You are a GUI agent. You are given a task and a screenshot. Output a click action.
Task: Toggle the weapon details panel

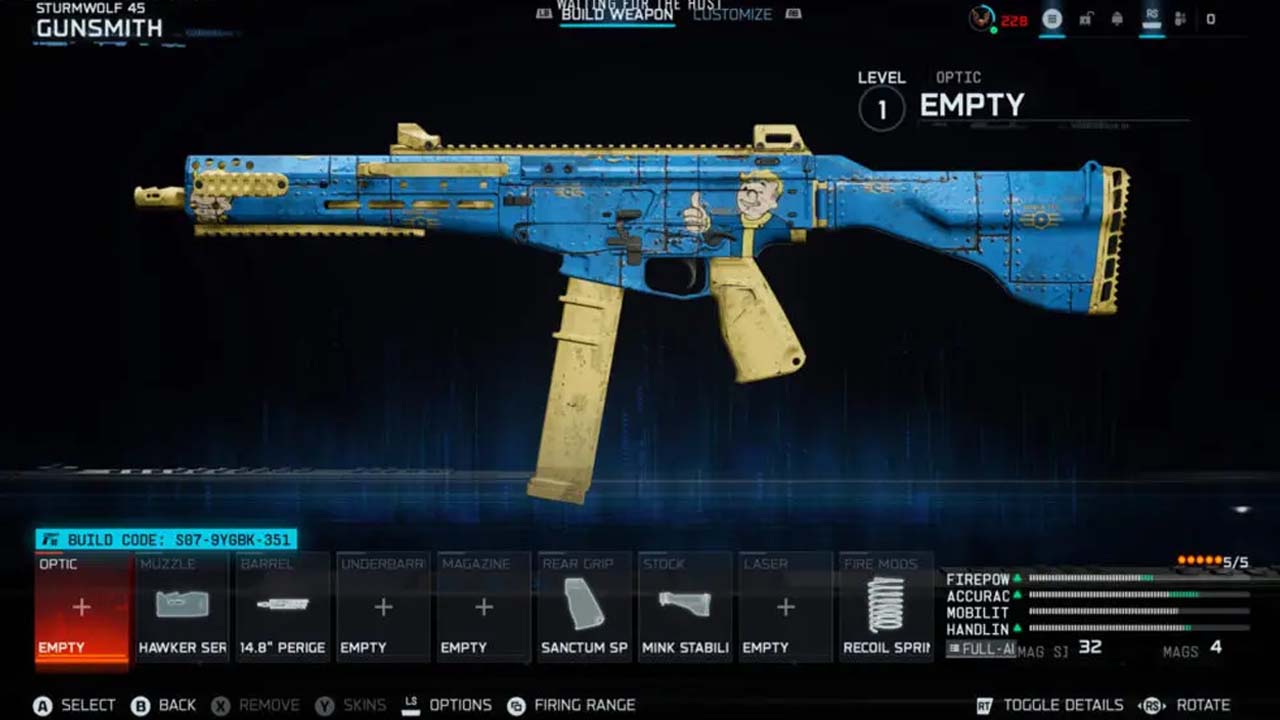tap(1063, 705)
